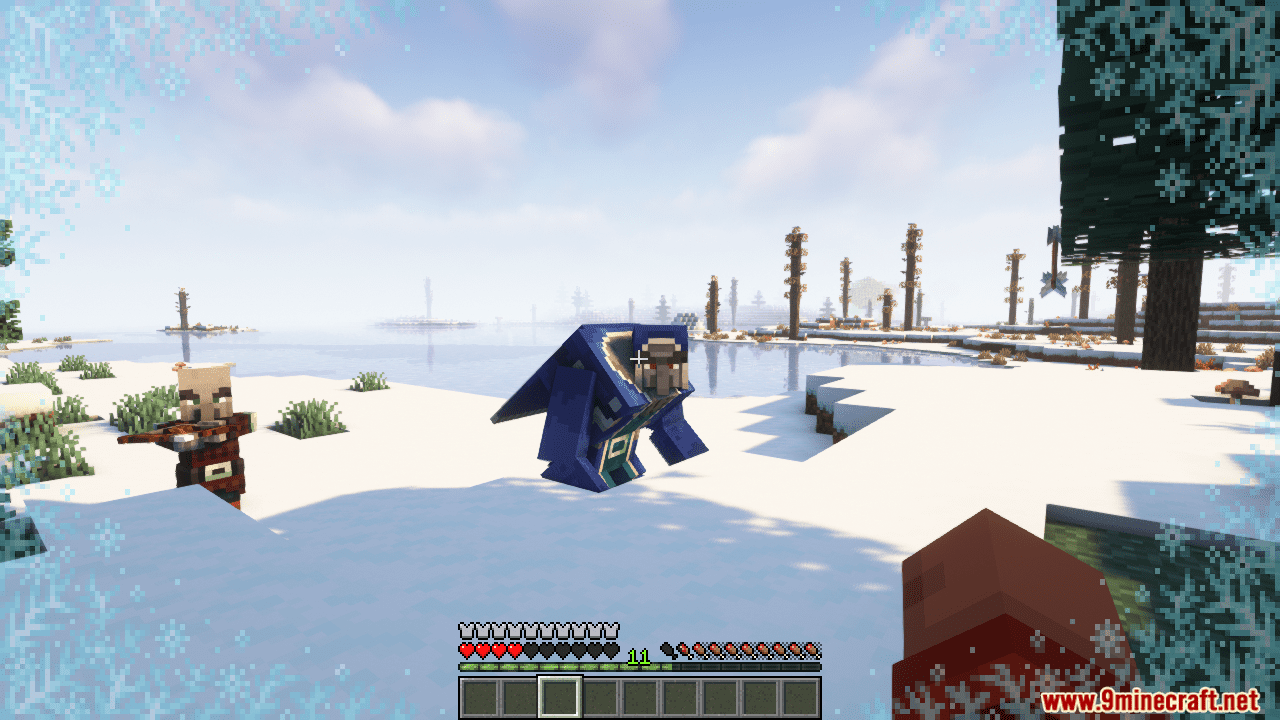Click the rightmost drumstick hunger icon
Screen dimensions: 1280x720
pos(811,650)
